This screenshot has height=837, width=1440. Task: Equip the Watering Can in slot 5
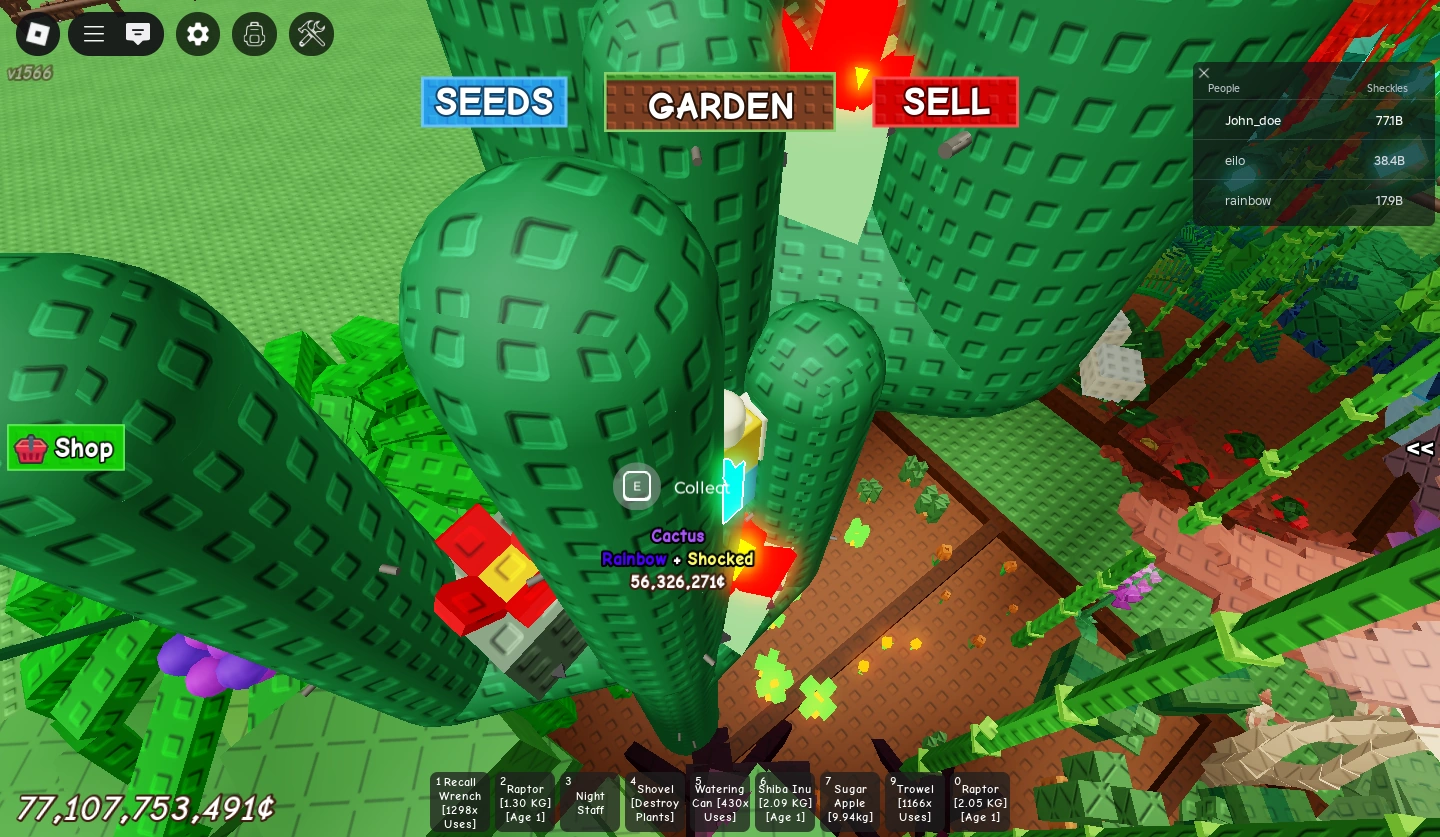coord(719,800)
